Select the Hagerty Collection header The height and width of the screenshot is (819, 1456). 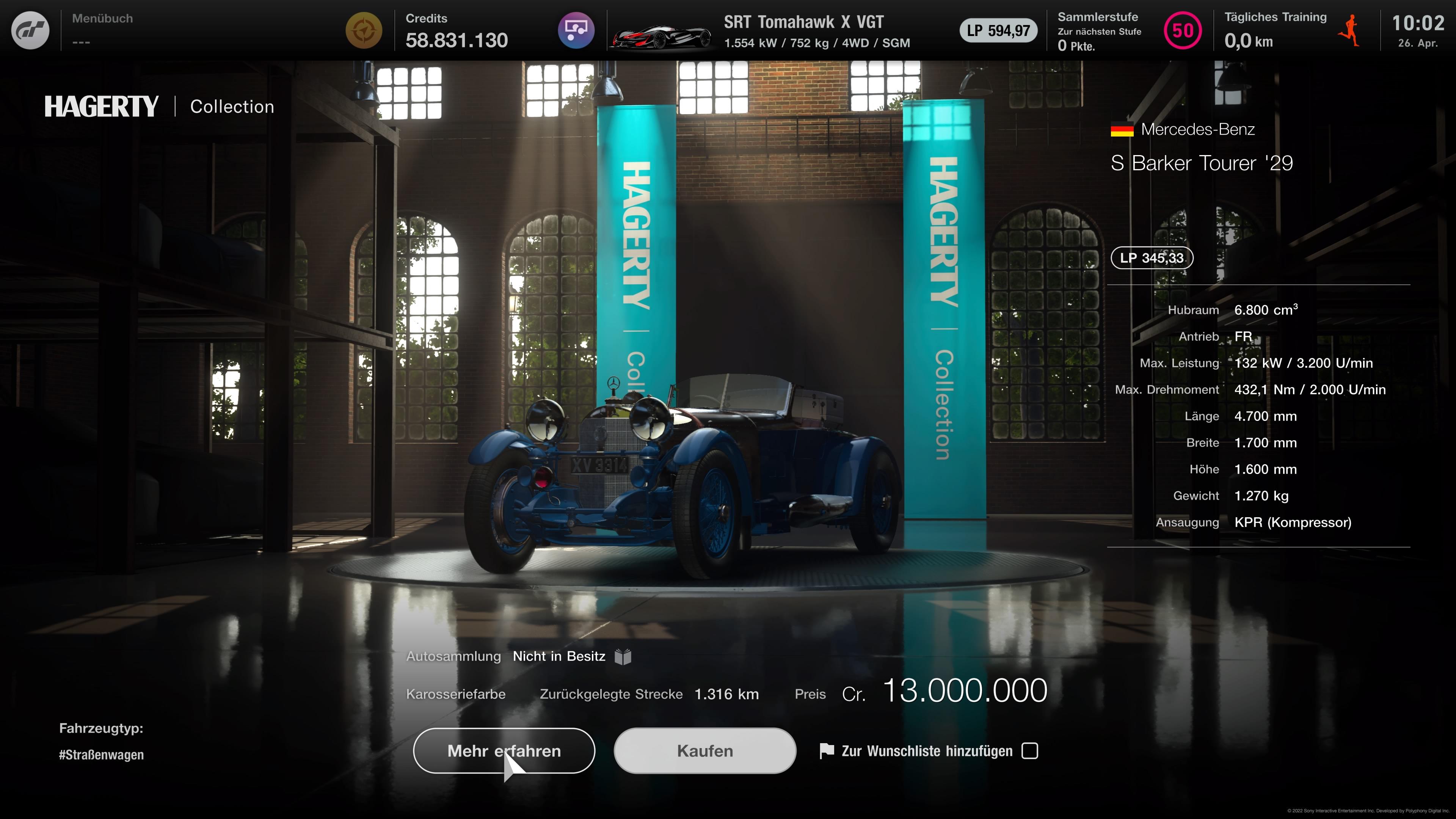[158, 106]
